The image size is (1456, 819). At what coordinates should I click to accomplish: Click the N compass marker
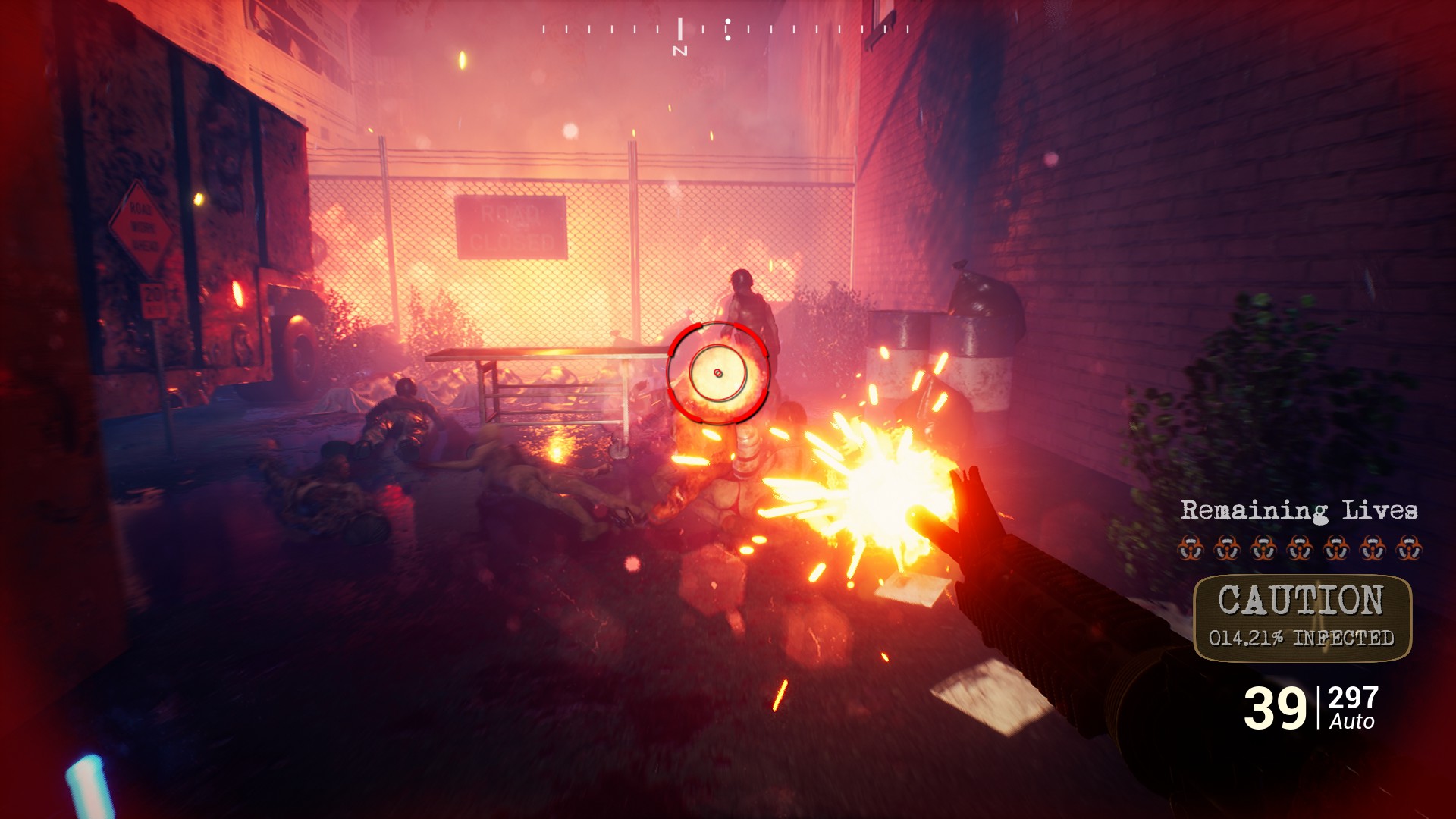tap(681, 49)
